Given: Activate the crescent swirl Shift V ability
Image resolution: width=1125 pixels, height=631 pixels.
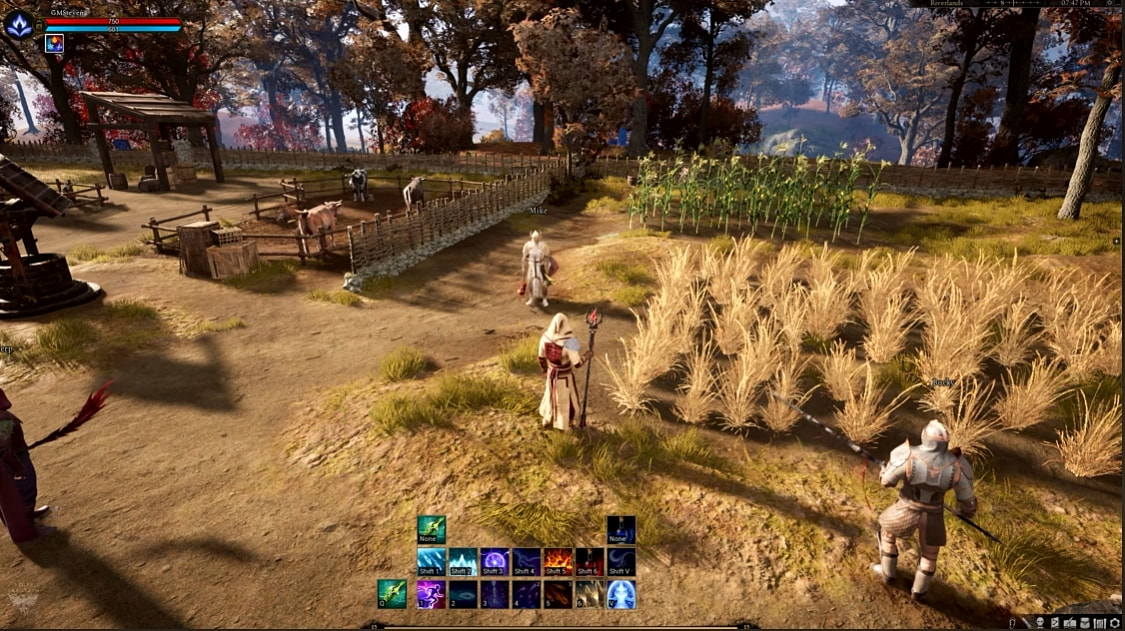Looking at the screenshot, I should [621, 562].
